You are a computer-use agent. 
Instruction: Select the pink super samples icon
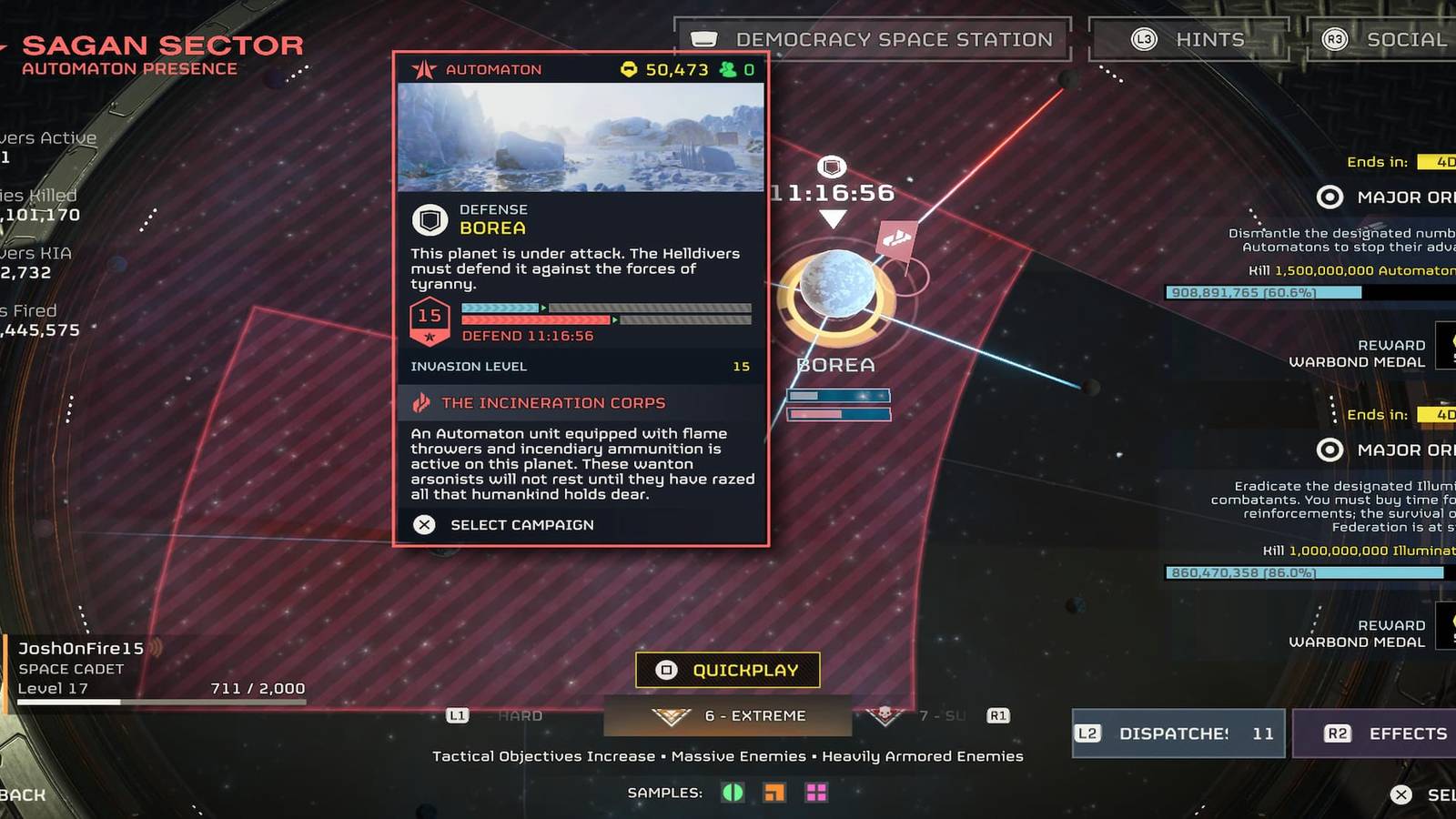pos(814,793)
